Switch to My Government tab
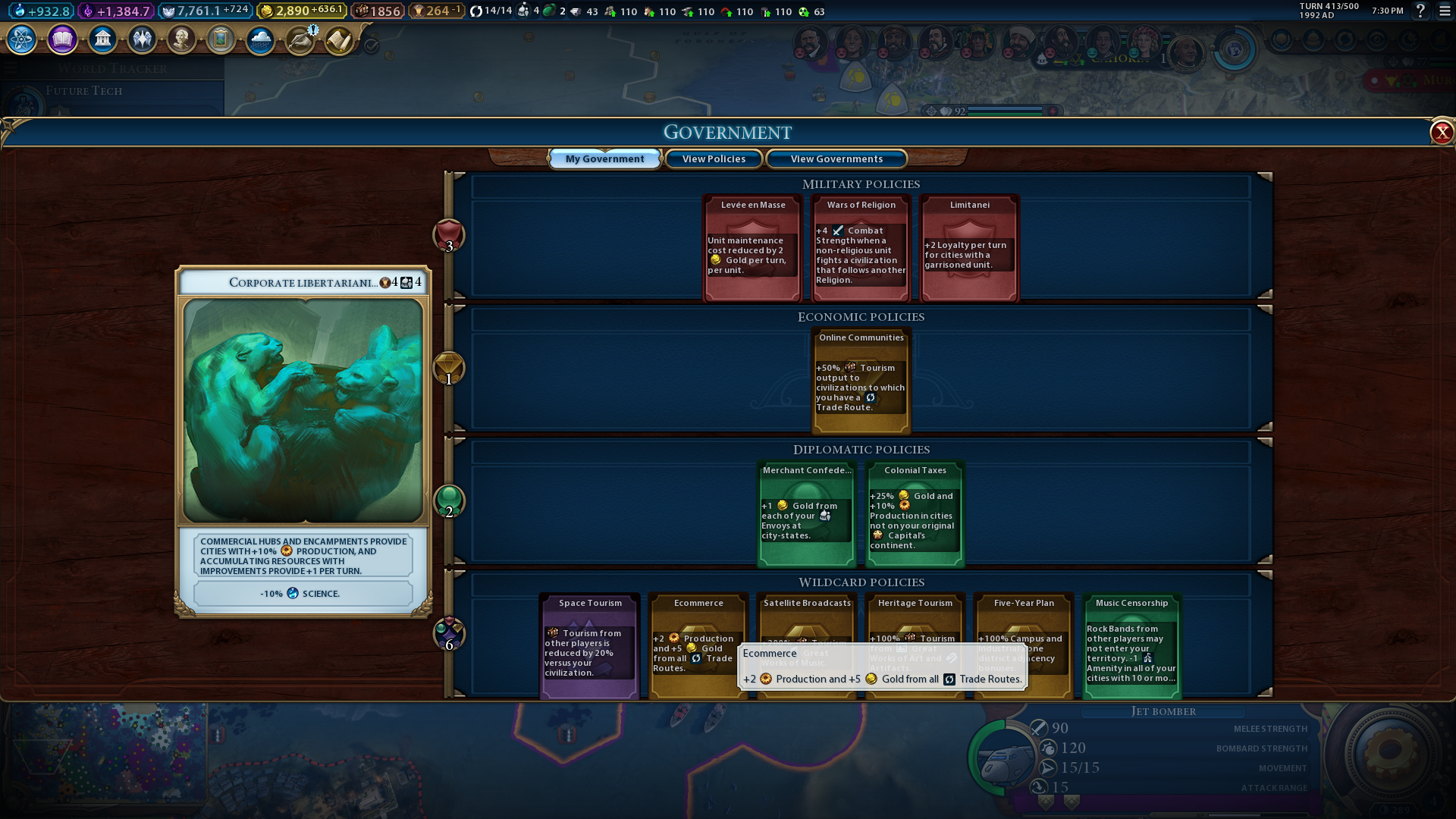1456x819 pixels. [x=604, y=159]
